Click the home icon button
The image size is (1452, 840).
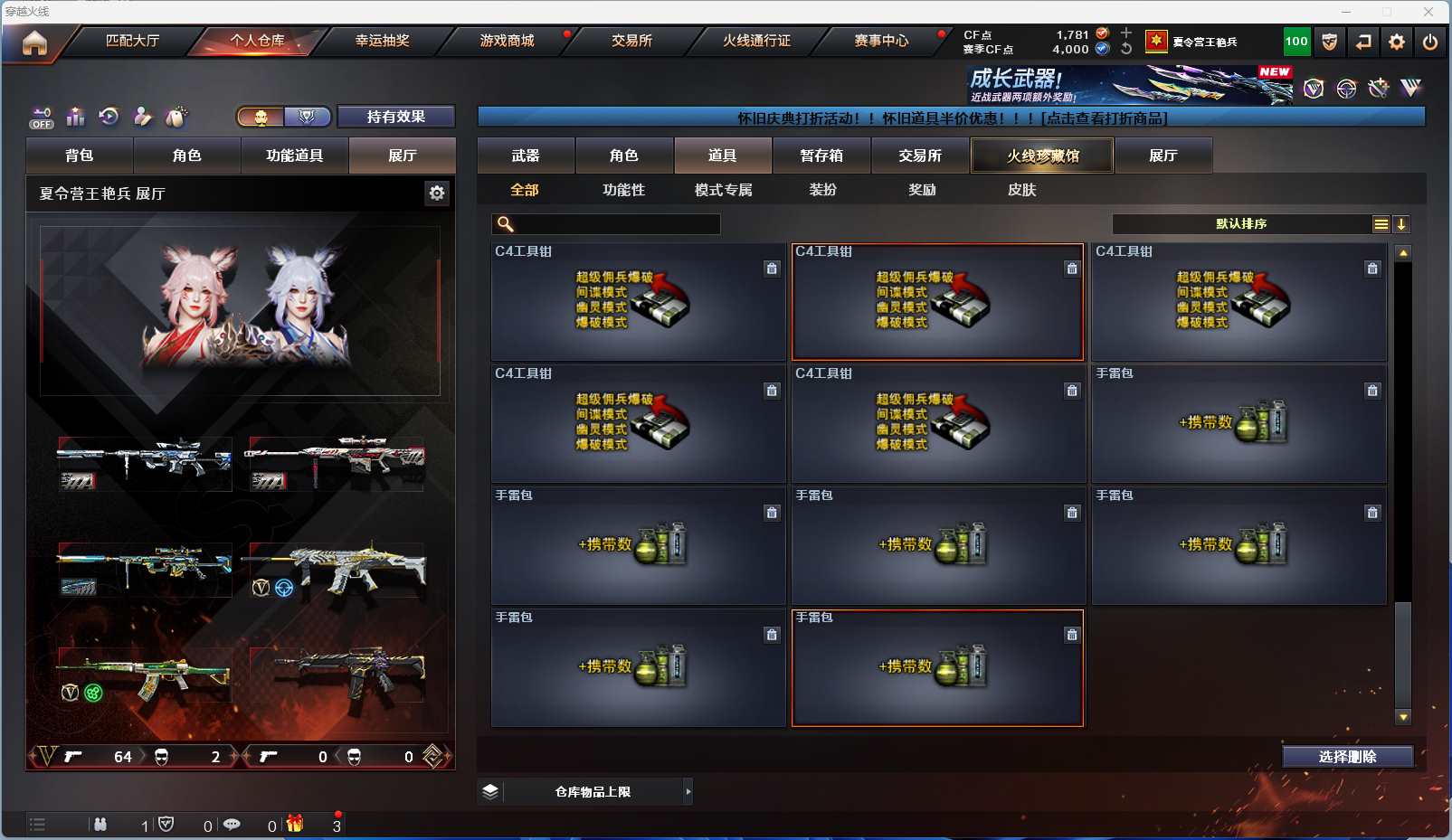[x=34, y=42]
